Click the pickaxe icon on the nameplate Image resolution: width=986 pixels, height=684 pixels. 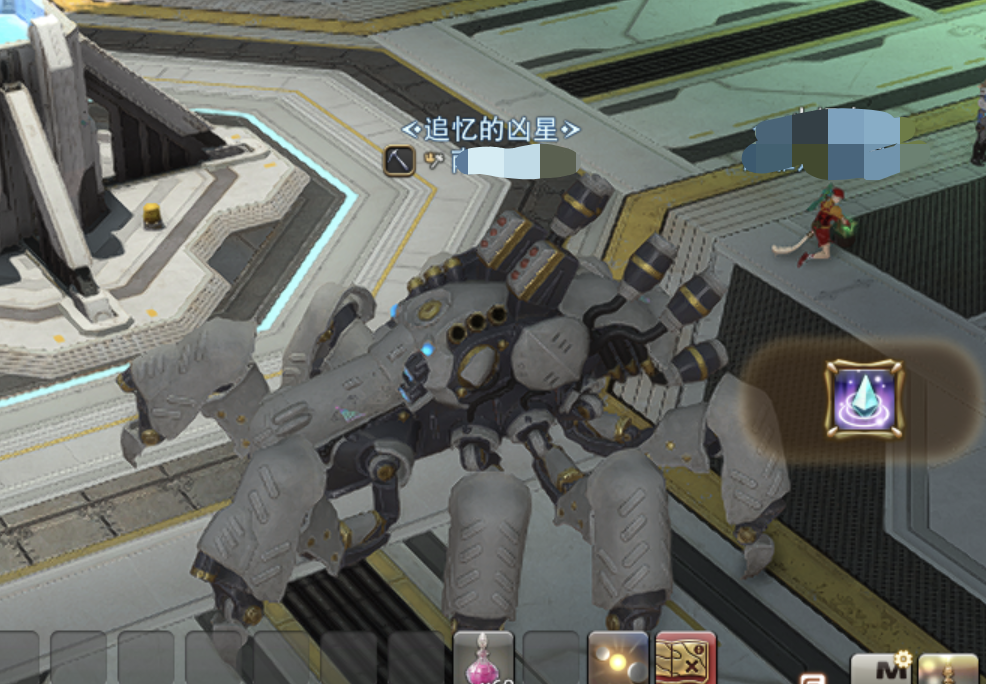tap(399, 160)
